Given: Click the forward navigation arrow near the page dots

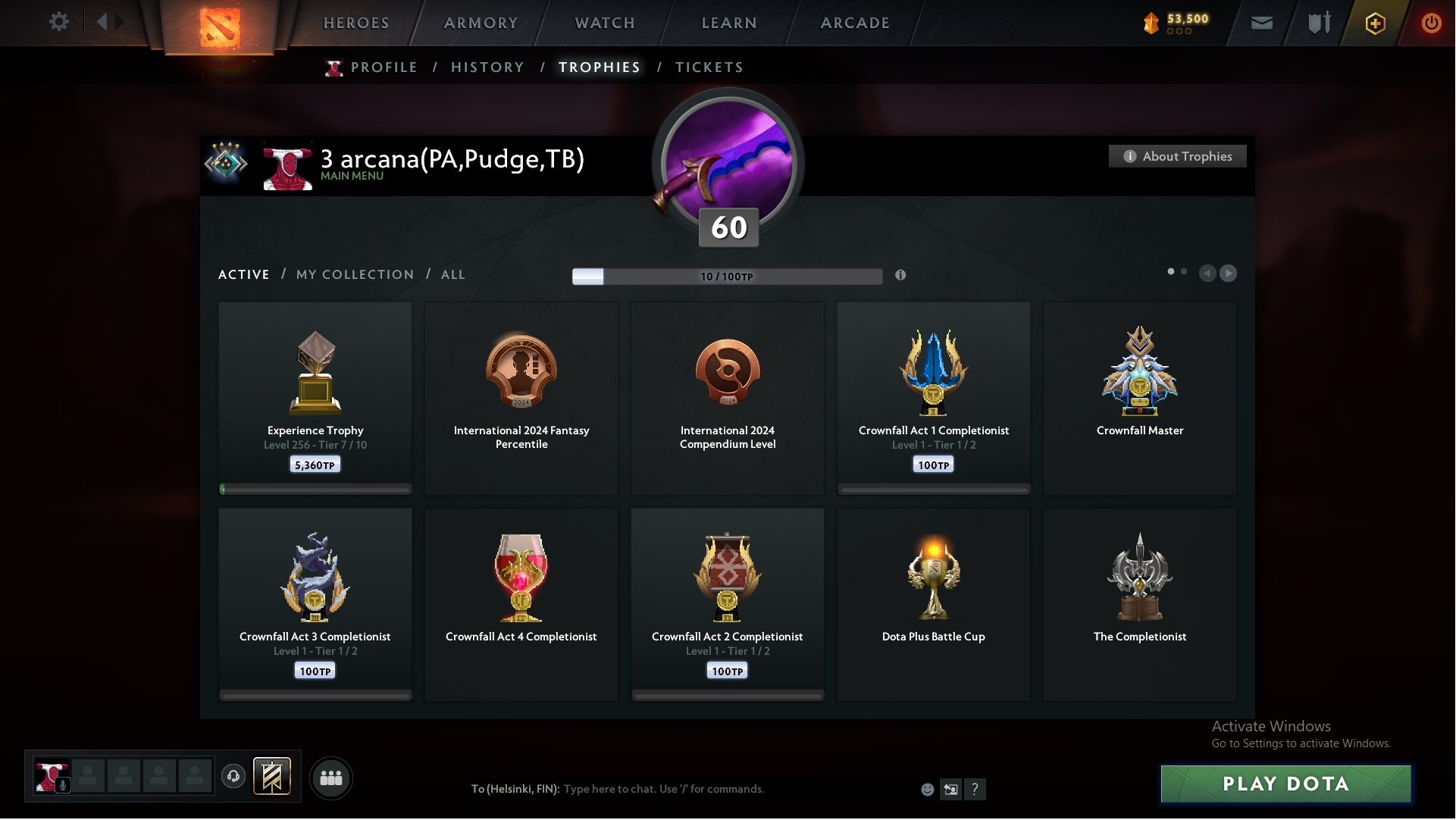Looking at the screenshot, I should click(x=1228, y=274).
